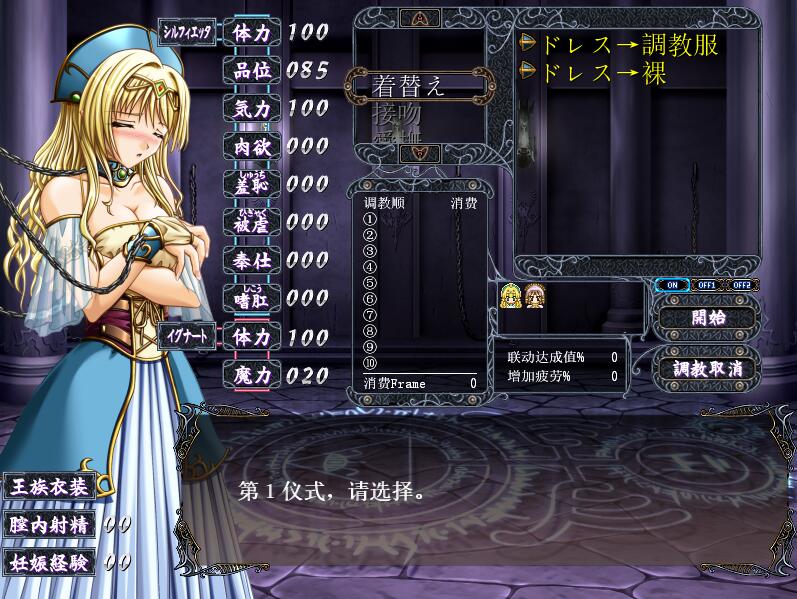Select the blonde character portrait icon

[x=512, y=295]
